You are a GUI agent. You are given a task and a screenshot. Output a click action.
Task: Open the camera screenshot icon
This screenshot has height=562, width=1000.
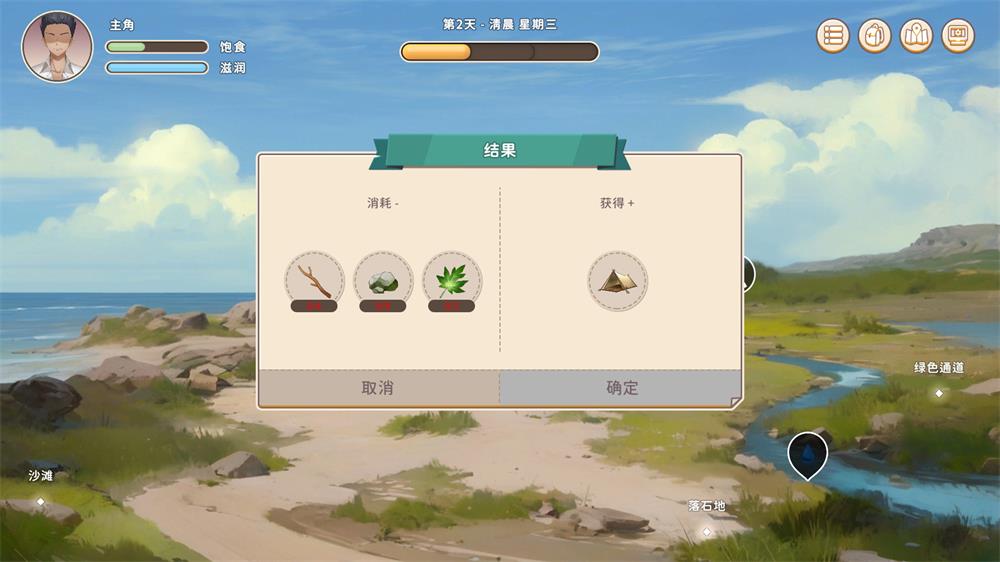tap(957, 36)
